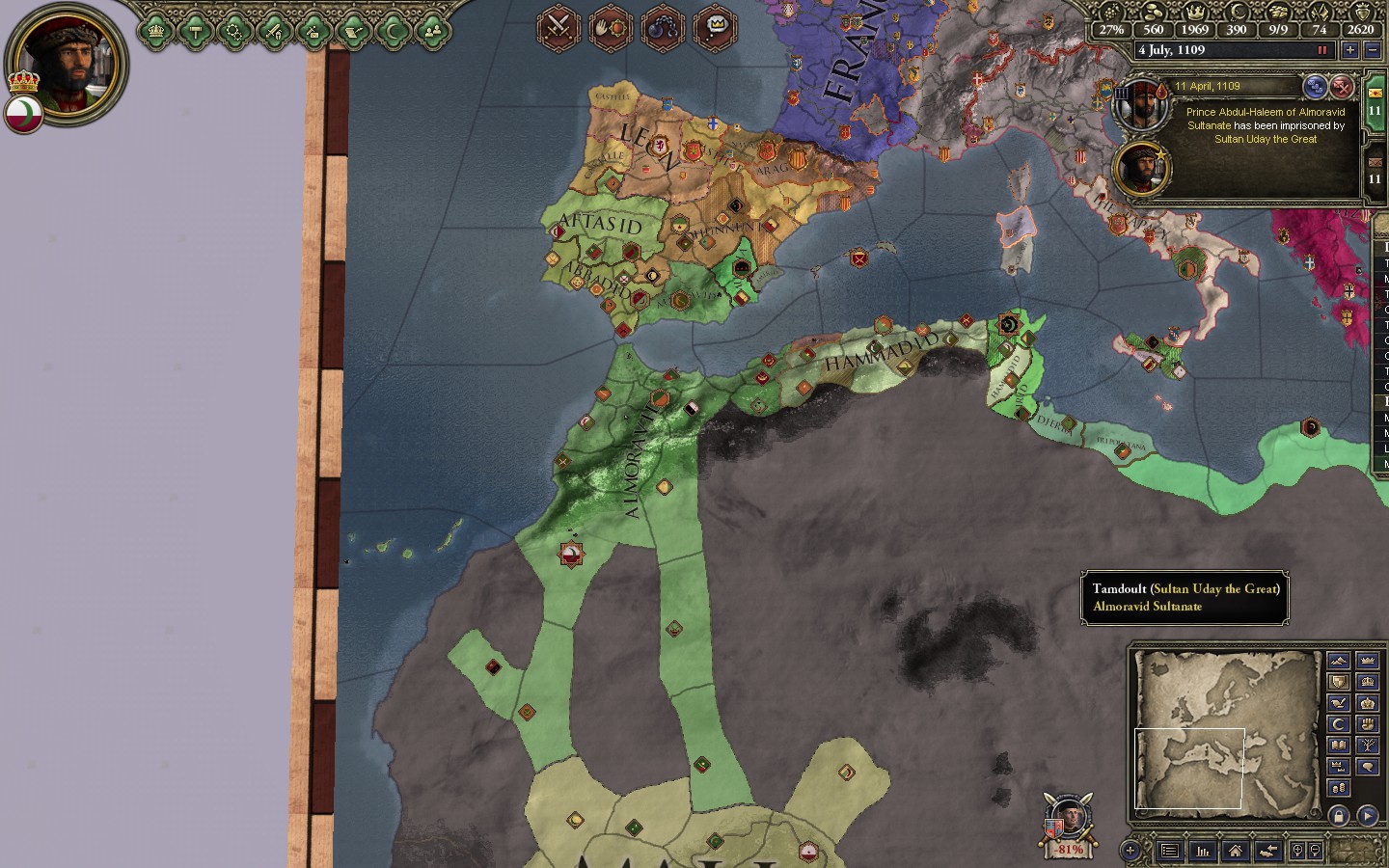Open the ruler's character portrait

tap(66, 64)
